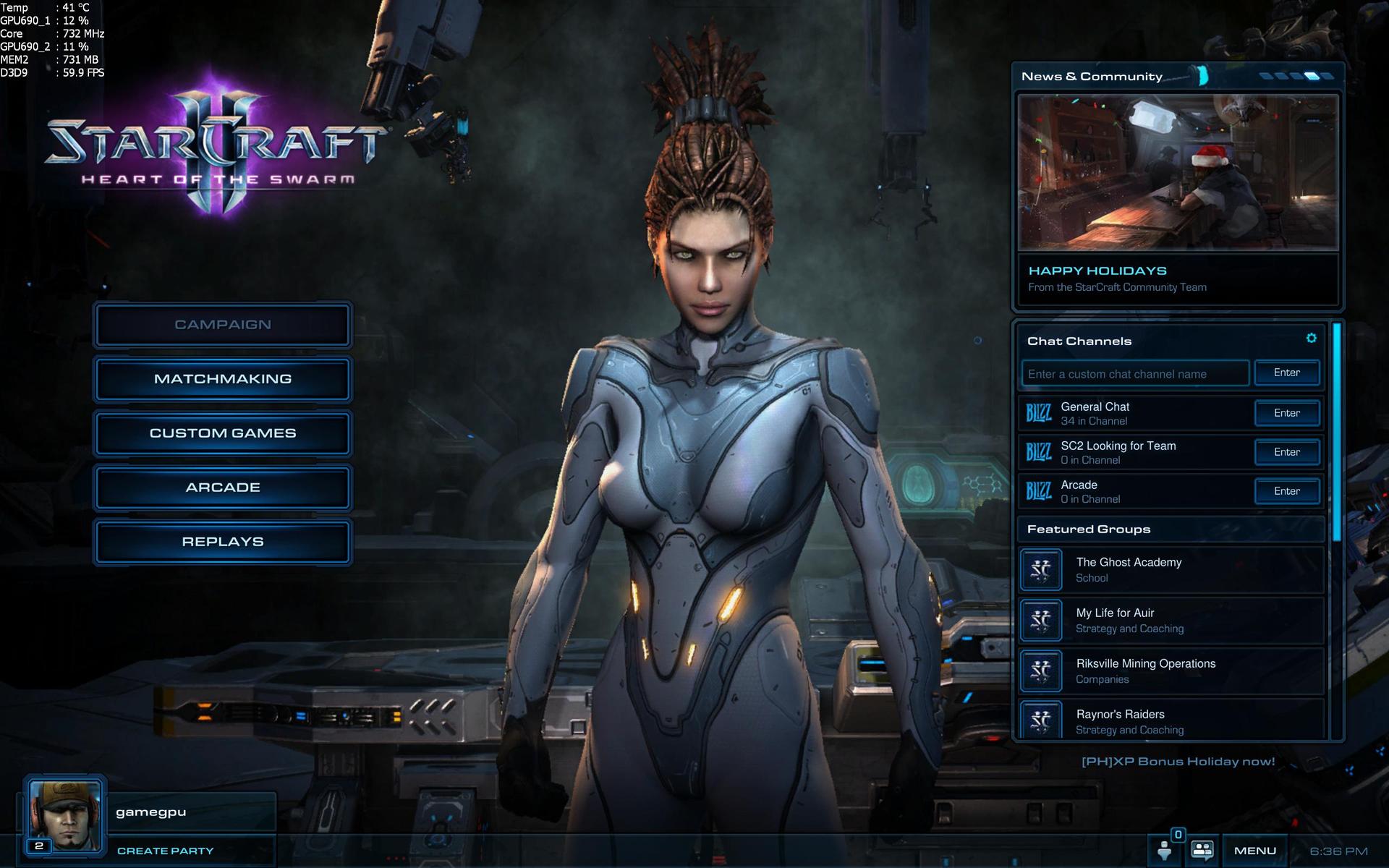
Task: Open the Arcade section
Action: click(223, 488)
